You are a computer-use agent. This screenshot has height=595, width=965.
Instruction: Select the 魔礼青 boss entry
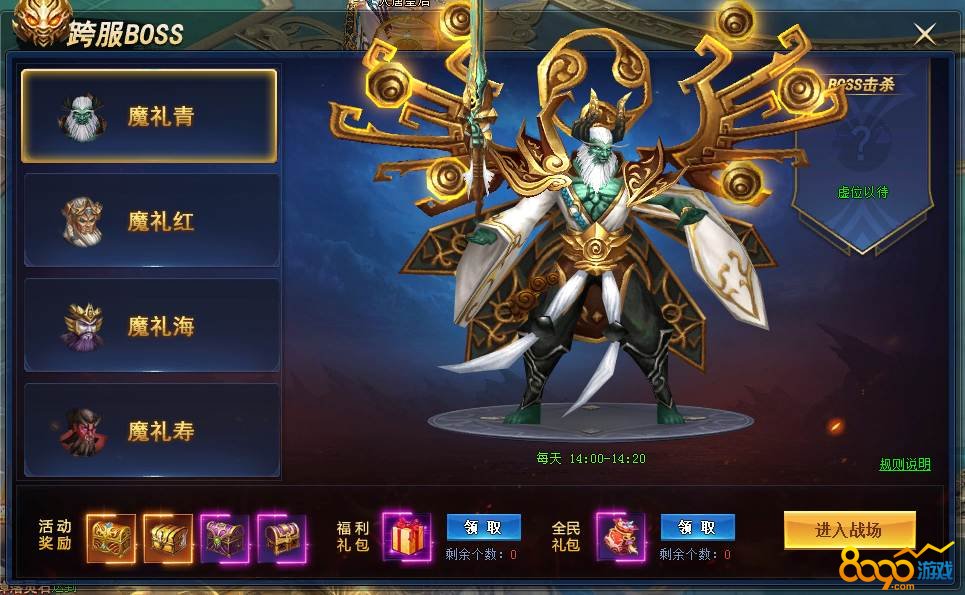(x=149, y=116)
